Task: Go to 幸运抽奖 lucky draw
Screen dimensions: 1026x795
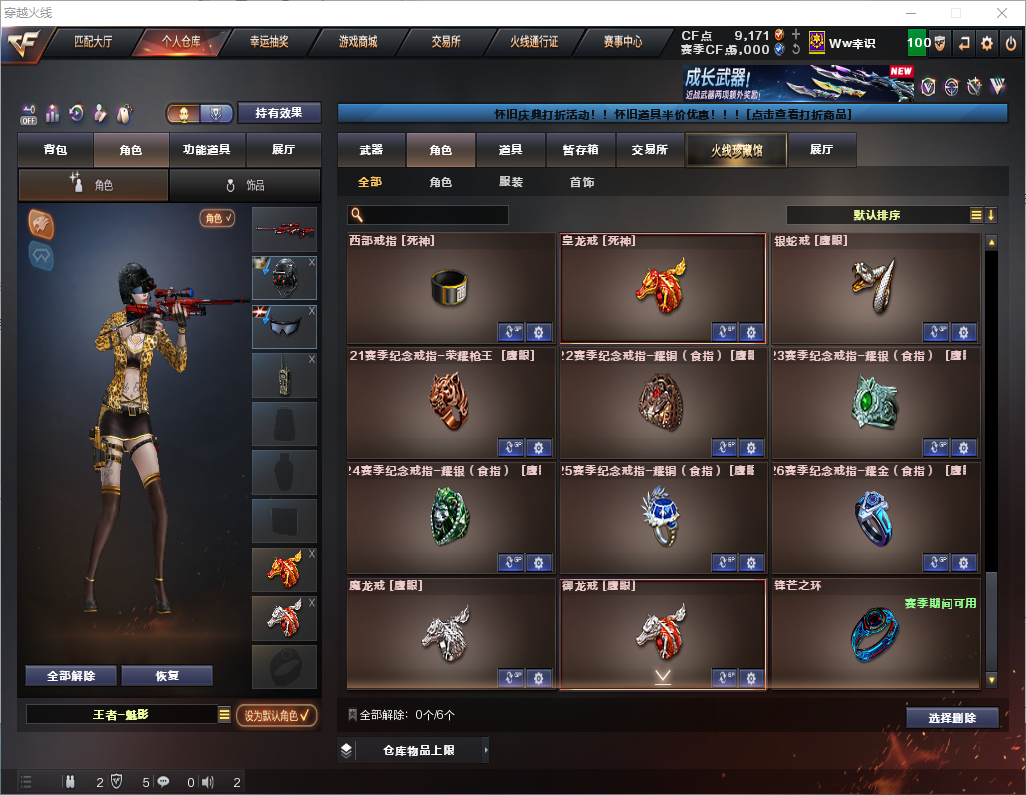Action: pos(268,42)
